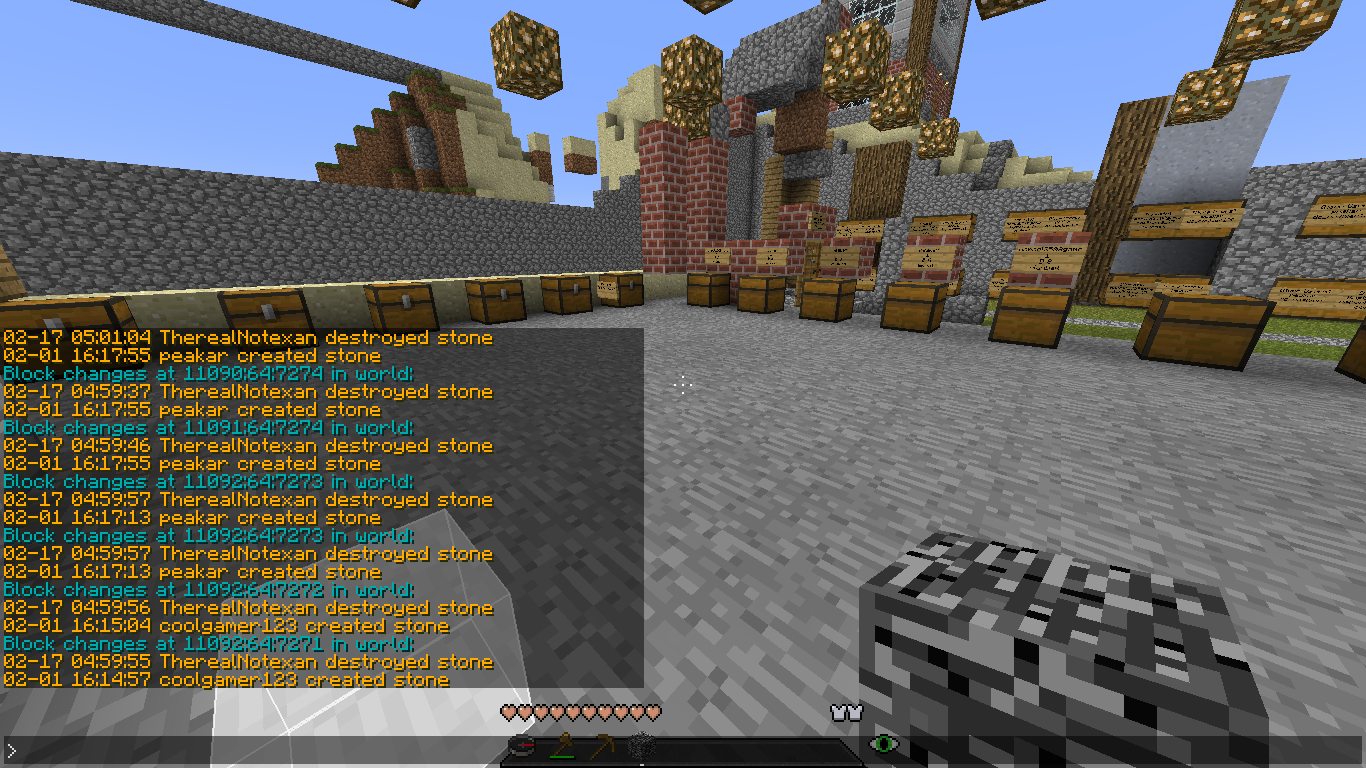1366x768 pixels.
Task: Select the compass hotbar slot
Action: pos(522,746)
